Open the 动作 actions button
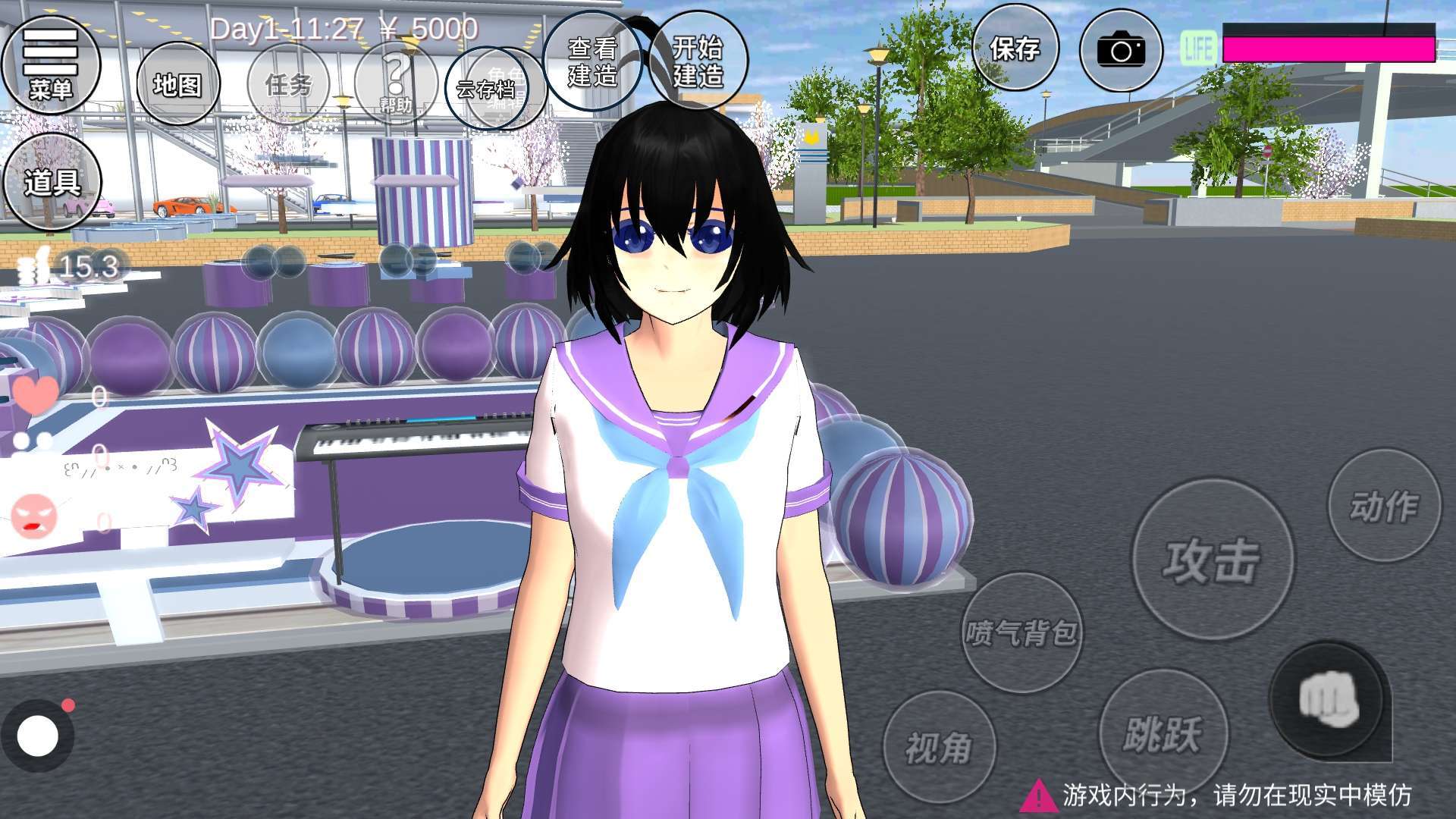1456x819 pixels. [1383, 505]
